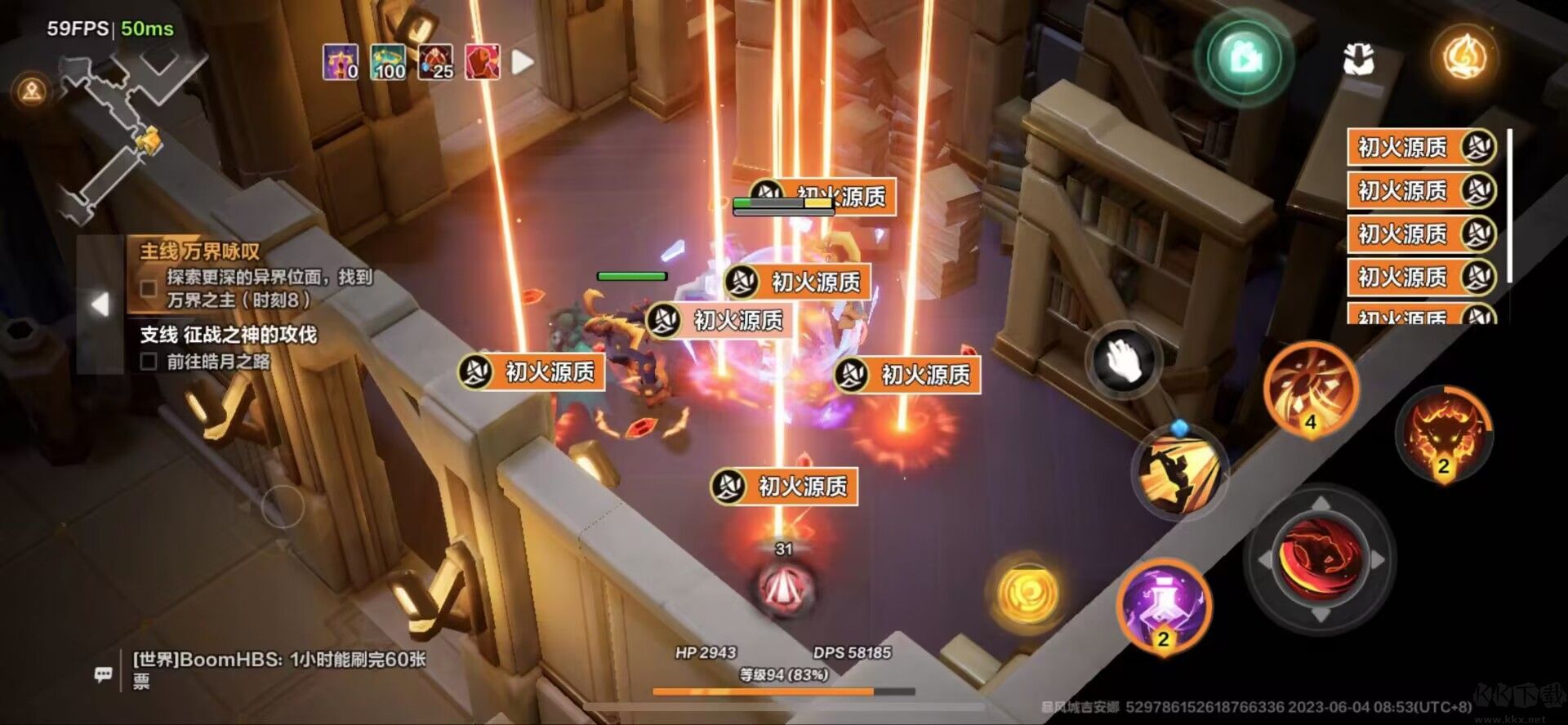
Task: Activate the golden spiral portal button
Action: tap(1027, 594)
